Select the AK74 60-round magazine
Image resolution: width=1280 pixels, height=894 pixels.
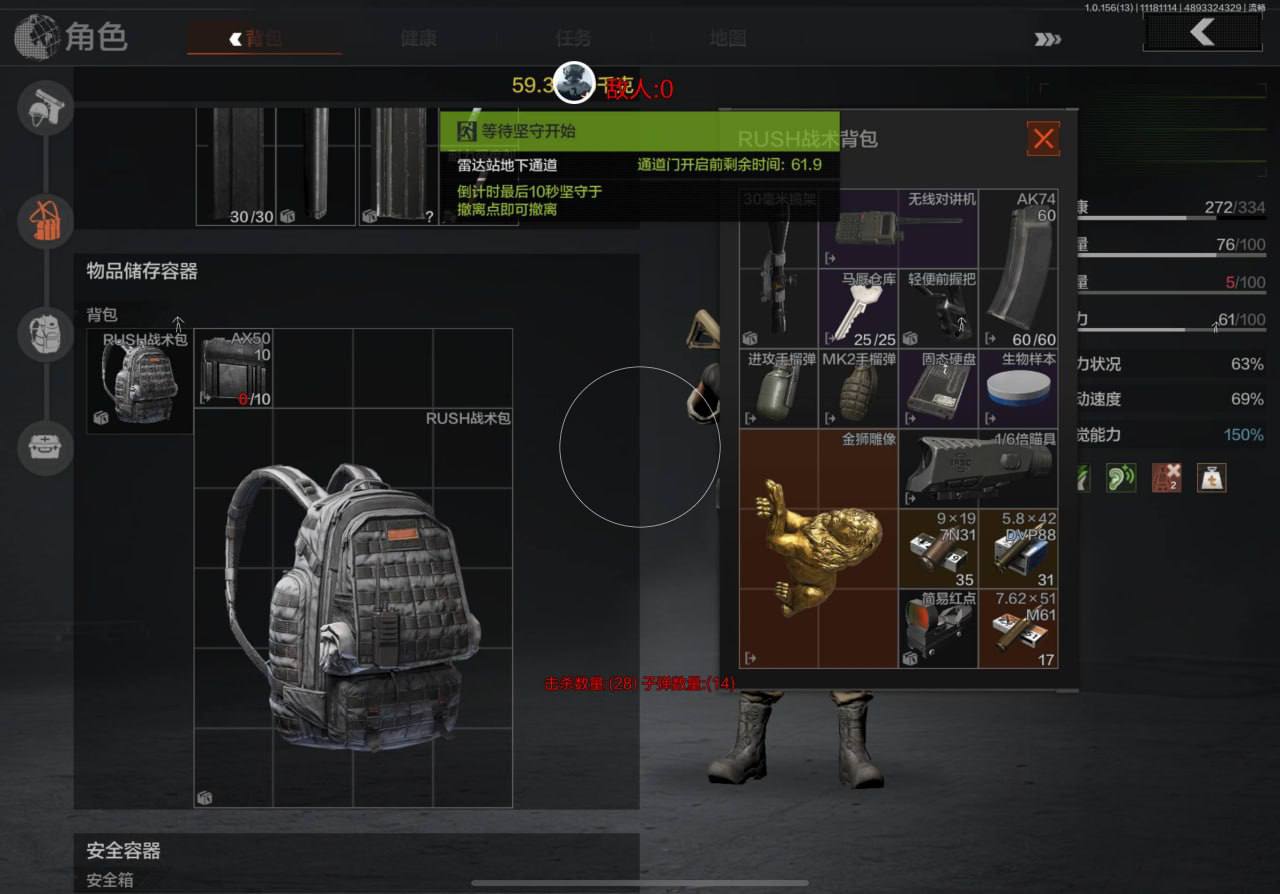1018,268
